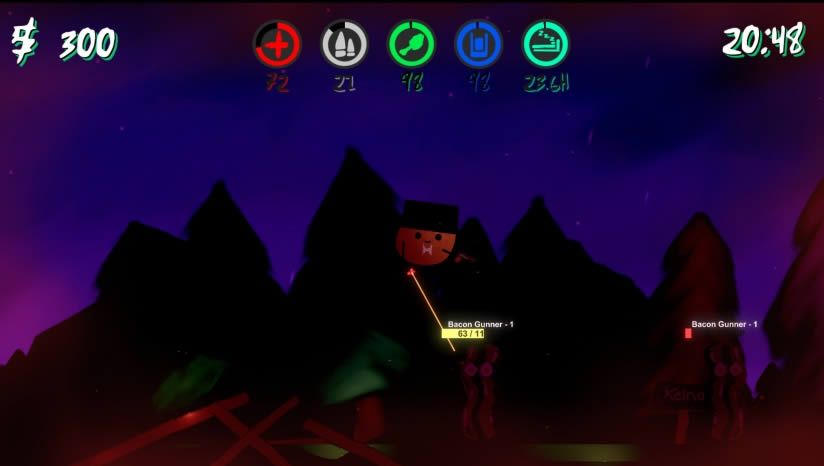
Task: Click the green drumstick hunger icon
Action: 412,45
